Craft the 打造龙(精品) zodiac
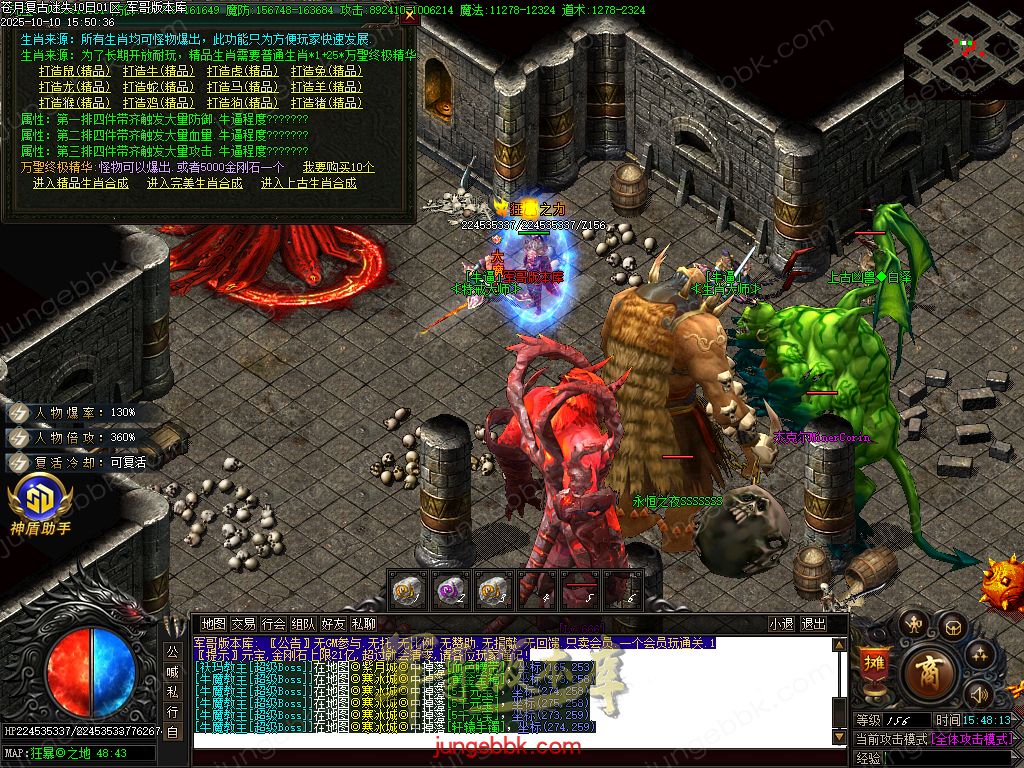This screenshot has width=1024, height=768. (x=75, y=87)
